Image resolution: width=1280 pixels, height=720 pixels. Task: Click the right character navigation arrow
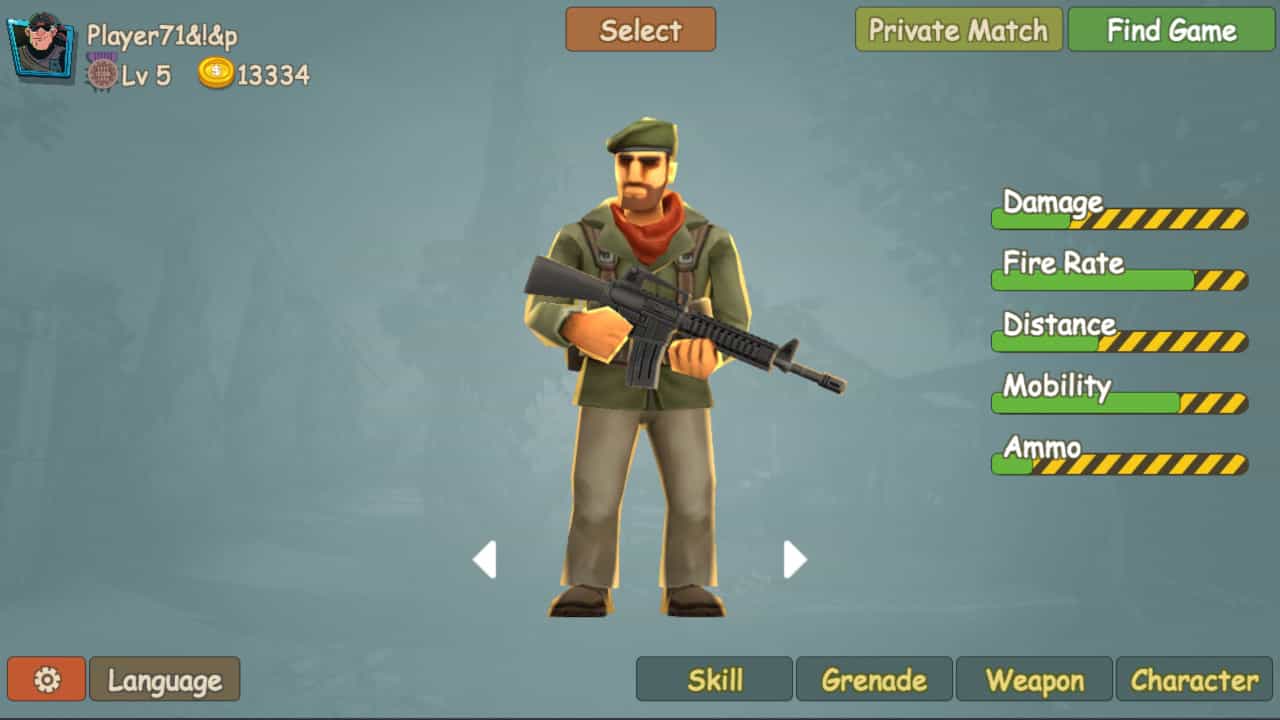(x=794, y=560)
